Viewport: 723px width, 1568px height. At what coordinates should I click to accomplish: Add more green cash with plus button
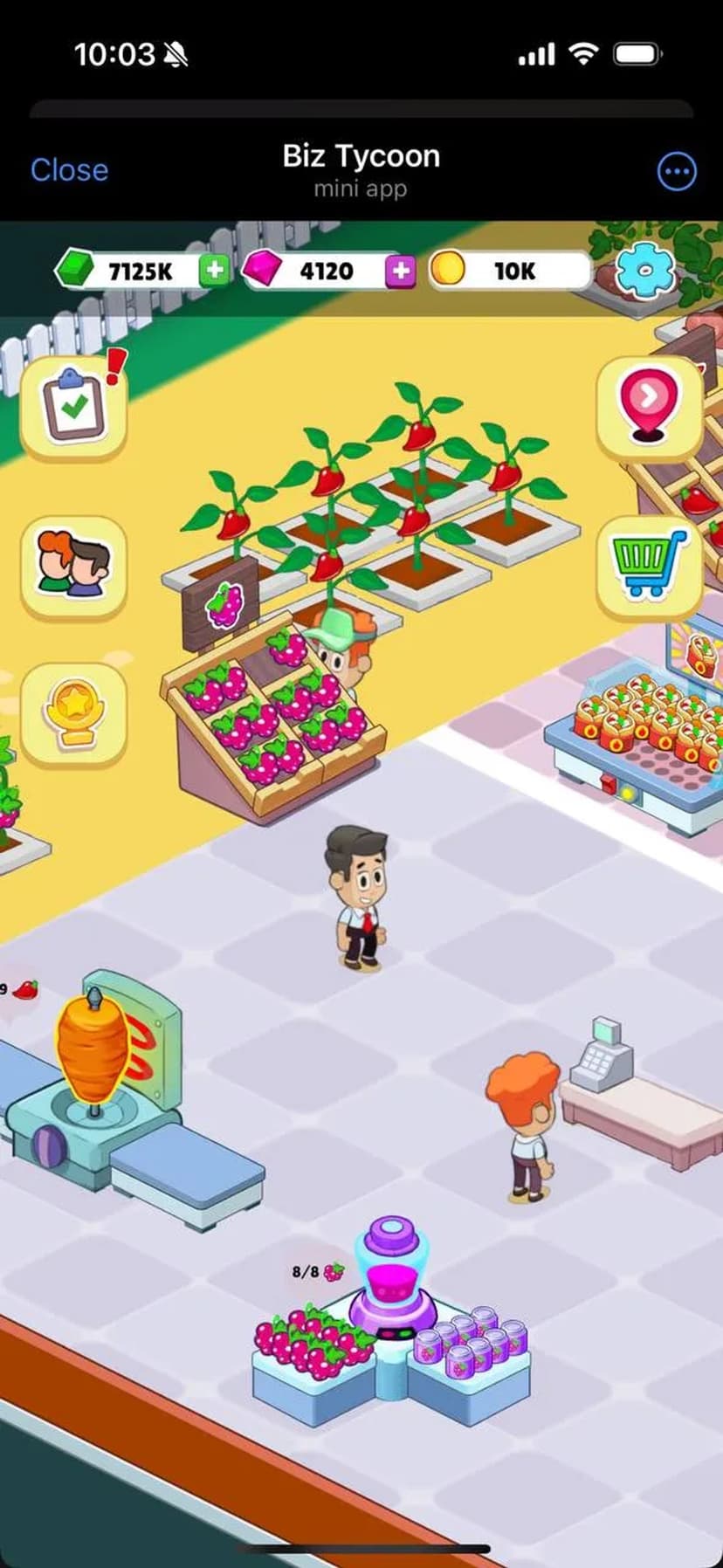click(214, 271)
